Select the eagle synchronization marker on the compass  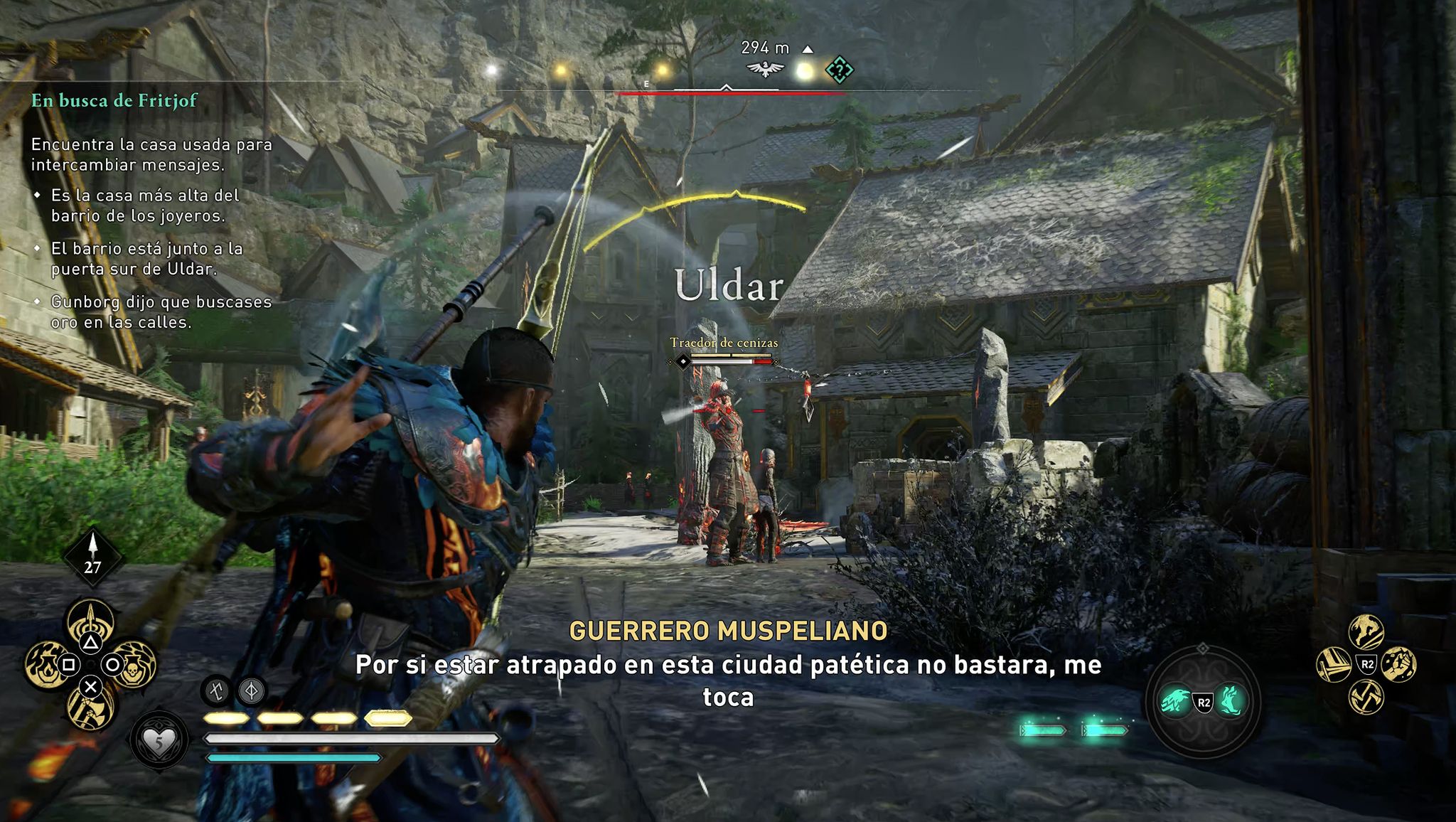[x=765, y=70]
